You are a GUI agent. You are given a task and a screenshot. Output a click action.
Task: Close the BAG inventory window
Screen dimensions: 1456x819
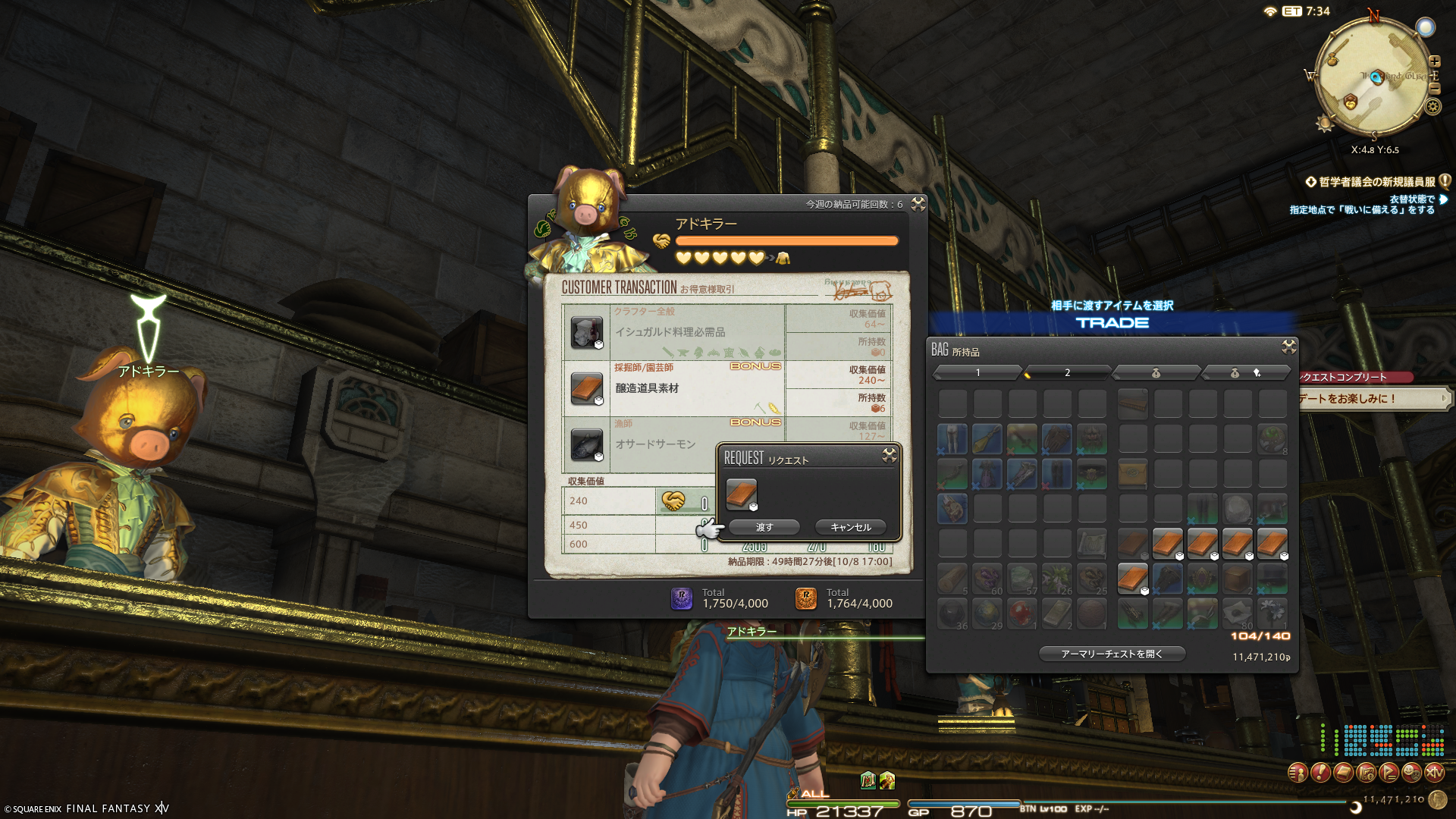[x=1288, y=347]
